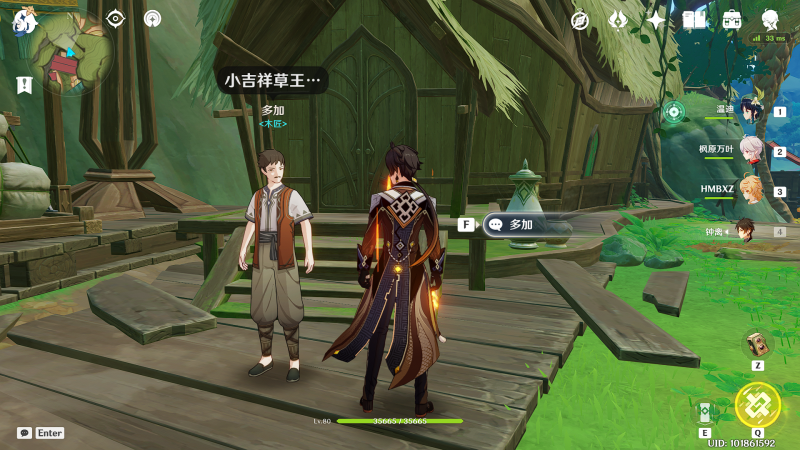The image size is (800, 450).
Task: Open the Paimon main menu
Action: 25,20
